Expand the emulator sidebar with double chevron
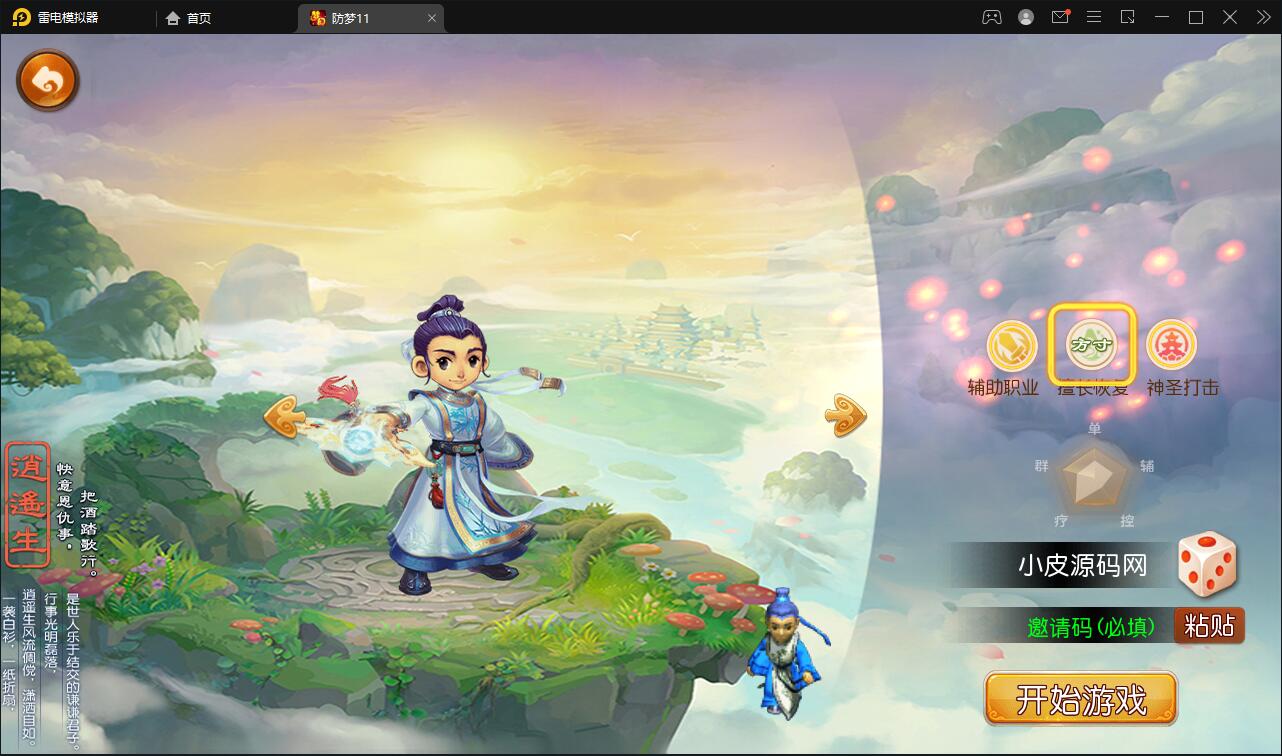Screen dimensions: 1282x756 click(x=1262, y=17)
